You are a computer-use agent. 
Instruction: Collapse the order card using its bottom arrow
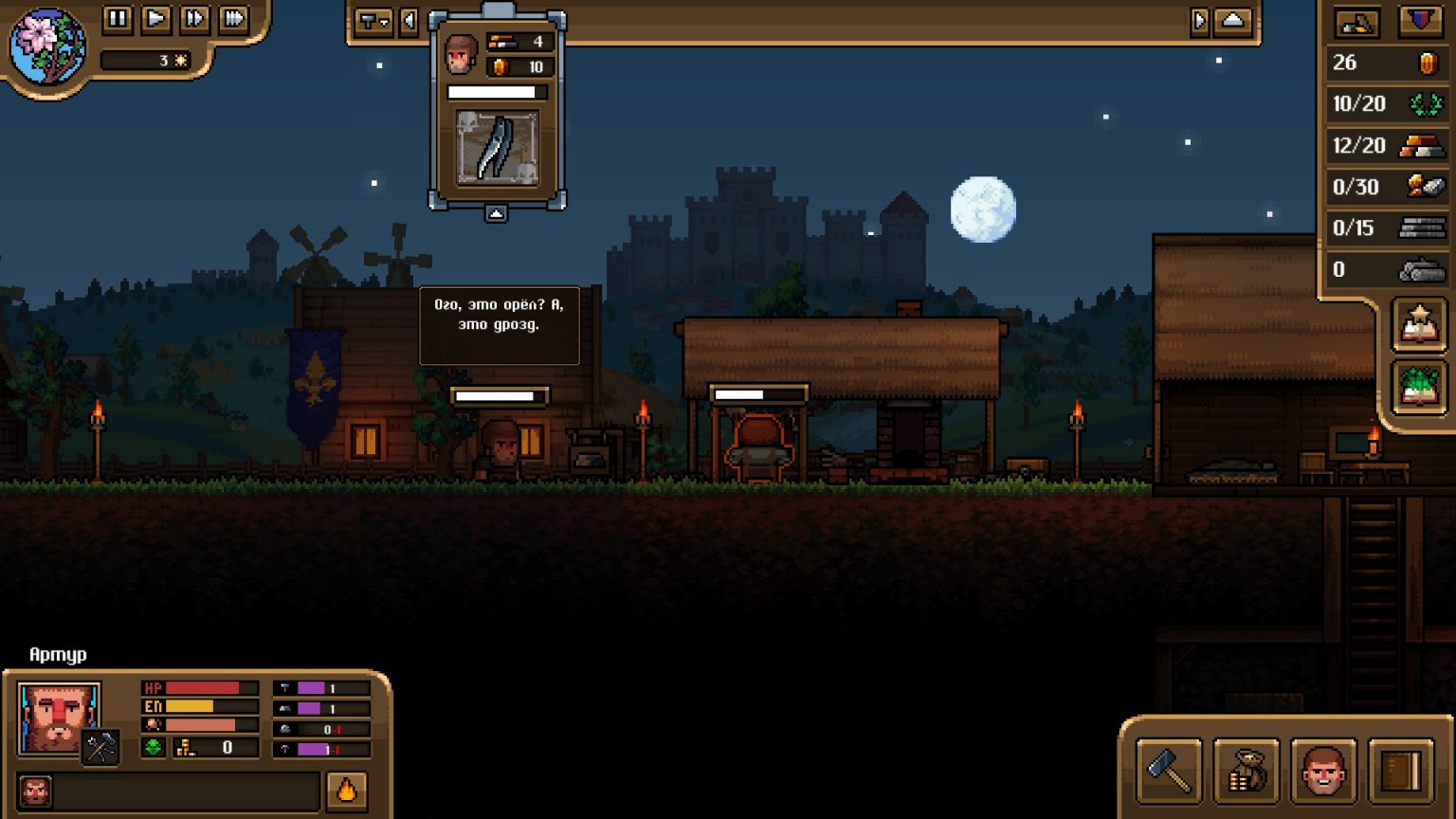point(496,213)
